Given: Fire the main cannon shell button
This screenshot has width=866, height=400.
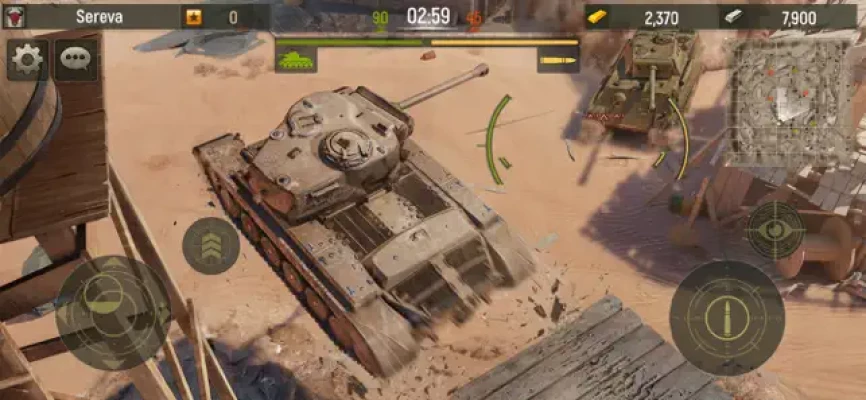Looking at the screenshot, I should click(x=726, y=319).
